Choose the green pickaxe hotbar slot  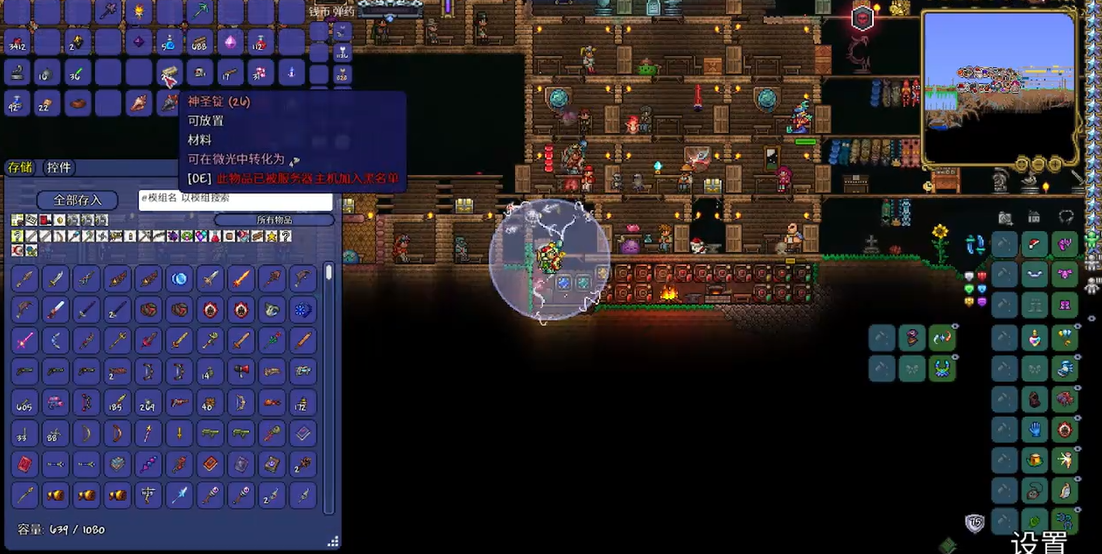200,12
